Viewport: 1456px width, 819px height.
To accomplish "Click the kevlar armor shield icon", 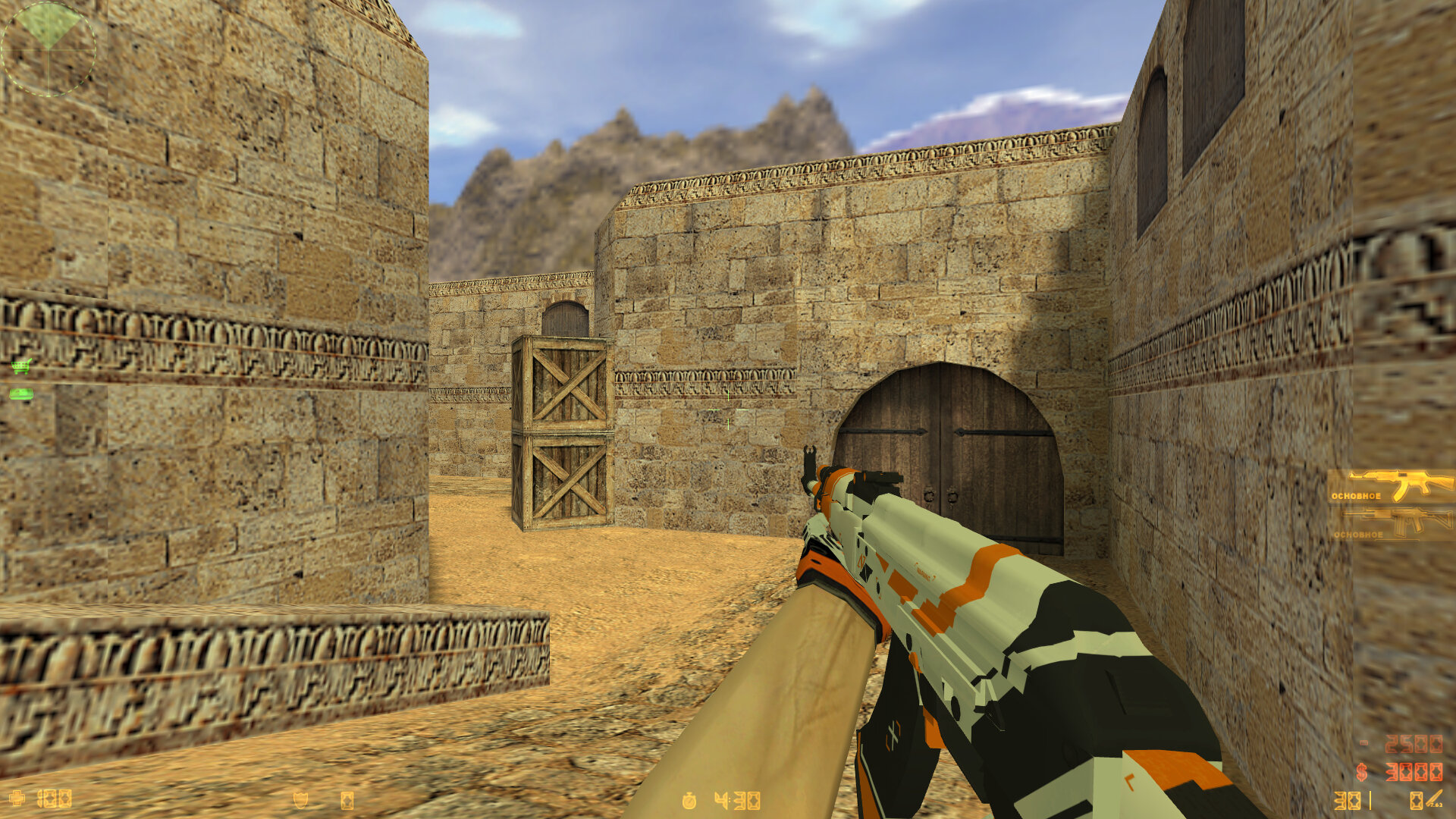I will (300, 800).
